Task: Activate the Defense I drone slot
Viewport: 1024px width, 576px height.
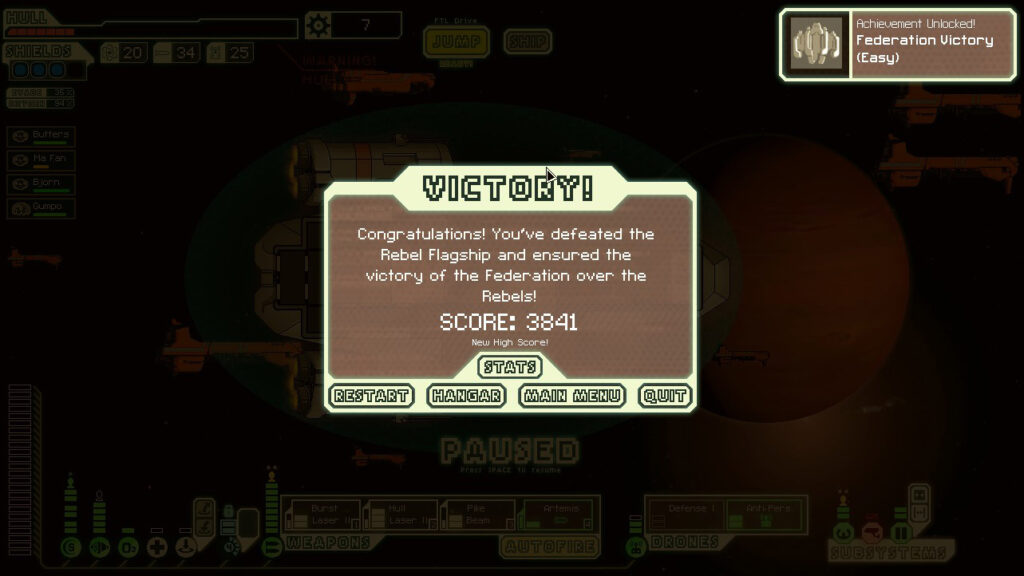Action: [x=685, y=514]
